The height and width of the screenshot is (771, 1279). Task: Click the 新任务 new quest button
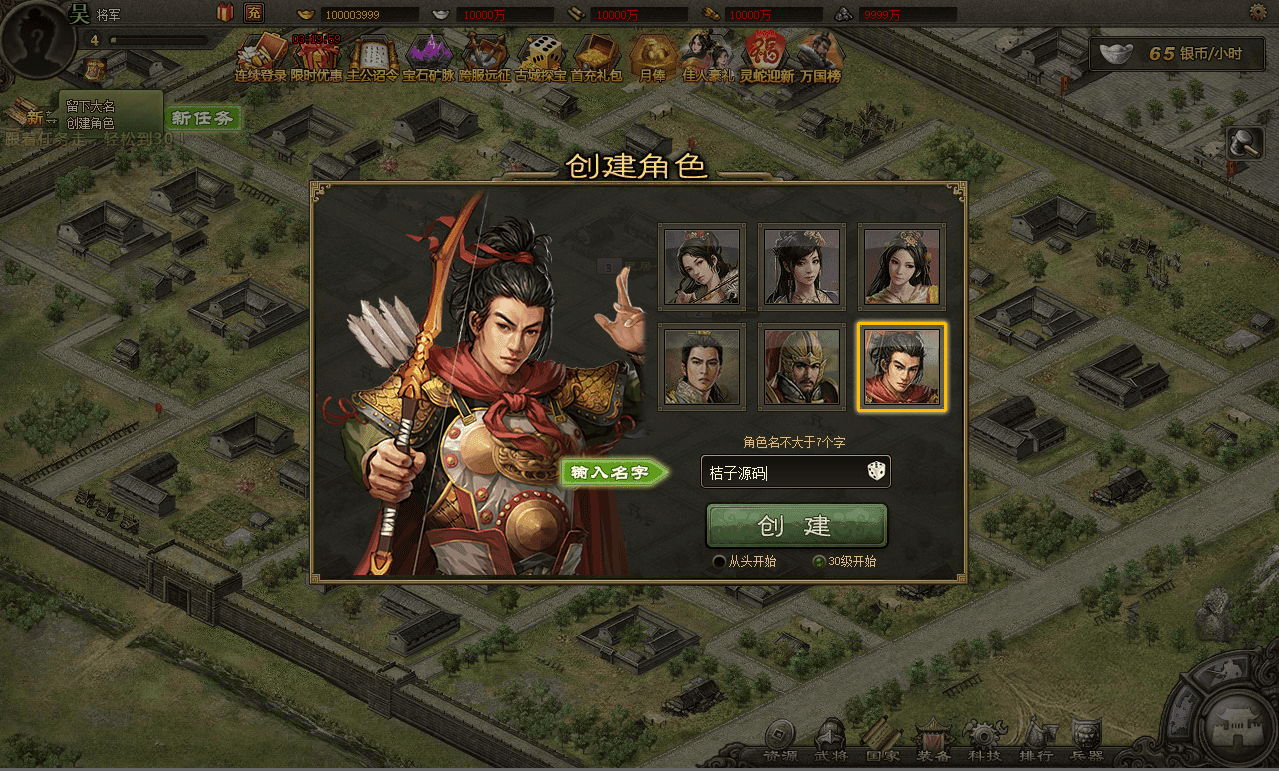tap(202, 118)
